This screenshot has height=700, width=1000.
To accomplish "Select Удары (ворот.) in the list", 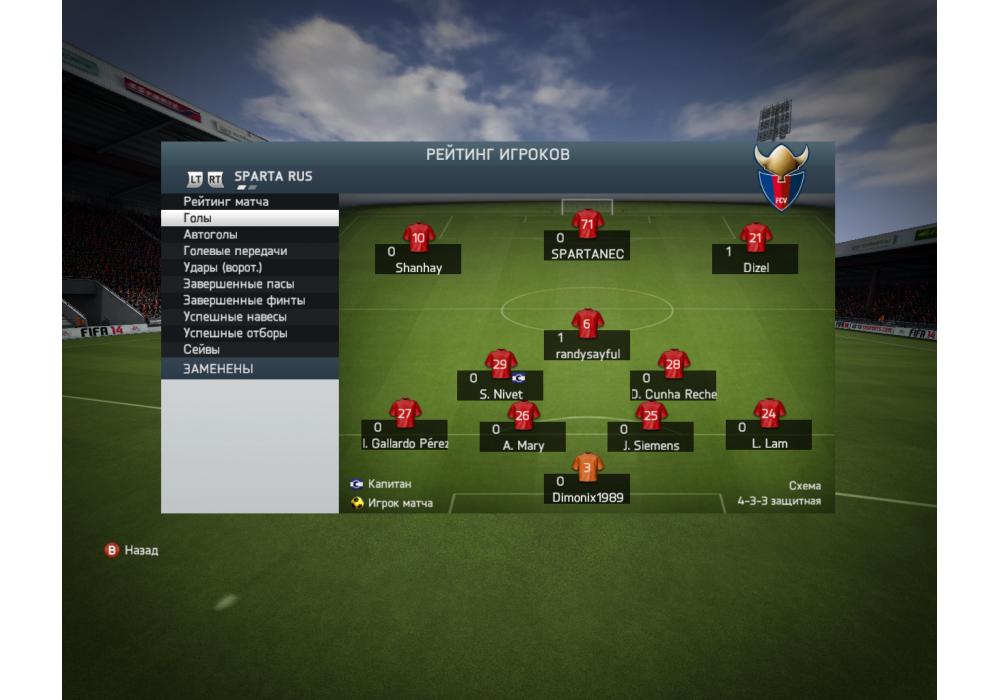I will click(250, 268).
